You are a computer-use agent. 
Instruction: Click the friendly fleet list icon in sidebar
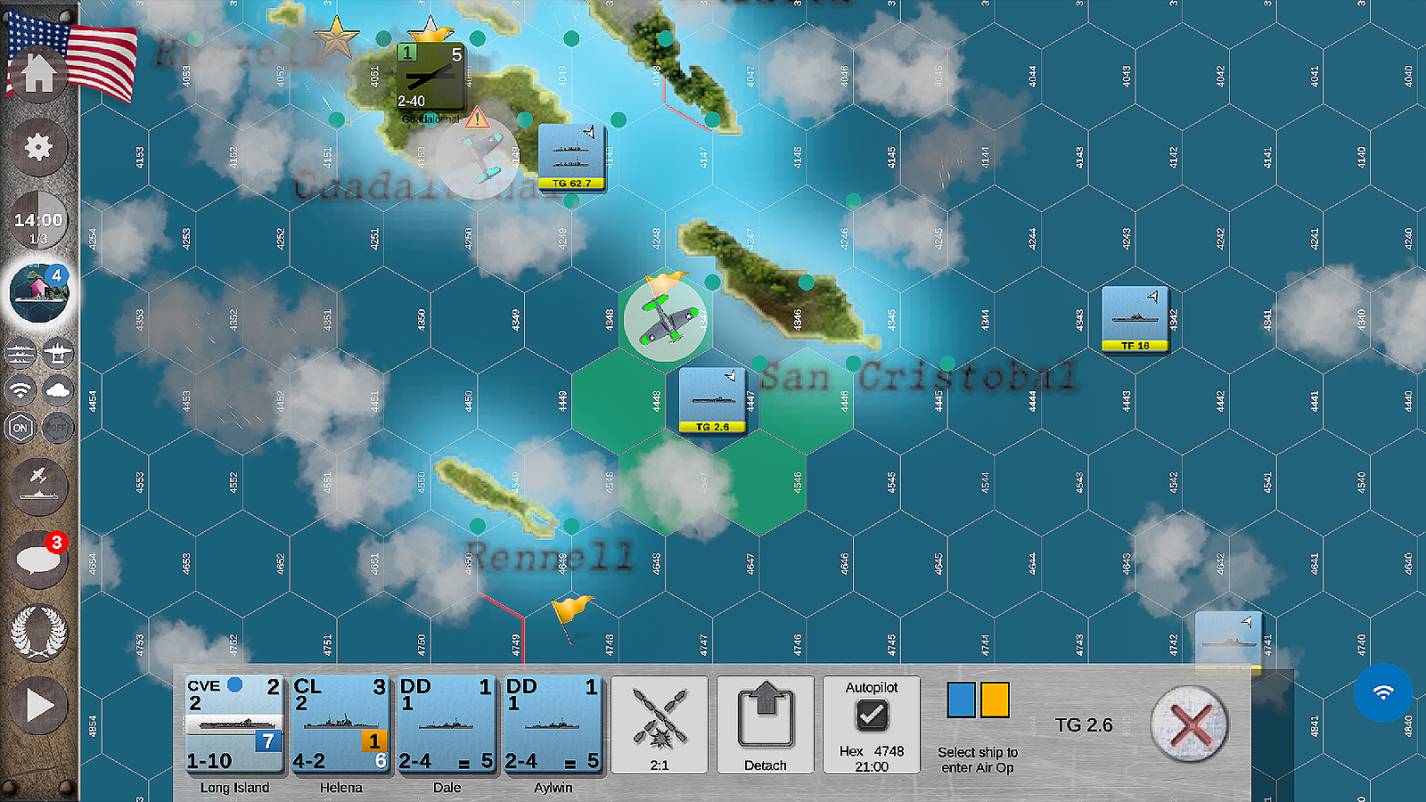coord(20,353)
